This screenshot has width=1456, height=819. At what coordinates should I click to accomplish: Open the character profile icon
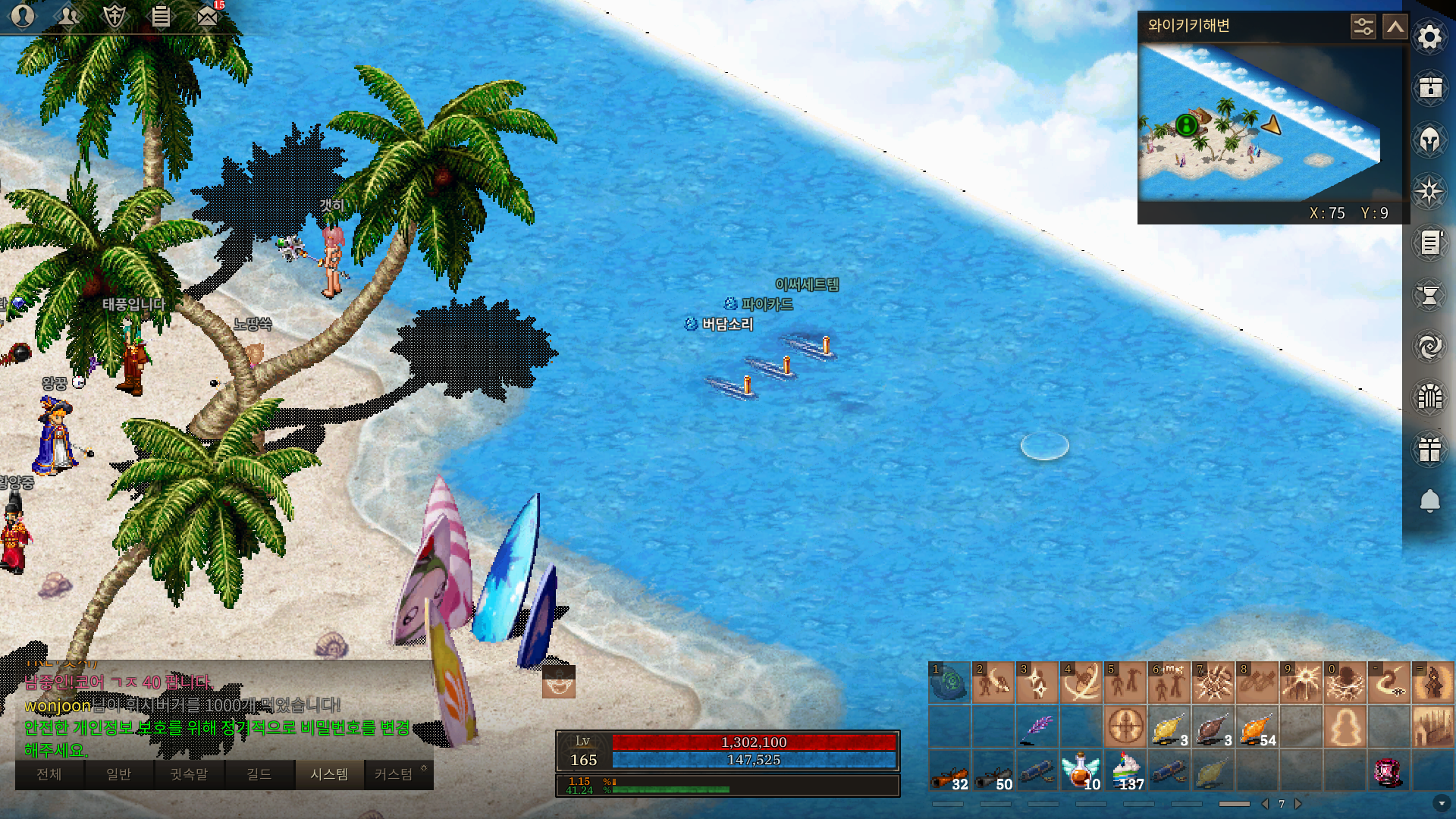(x=23, y=16)
